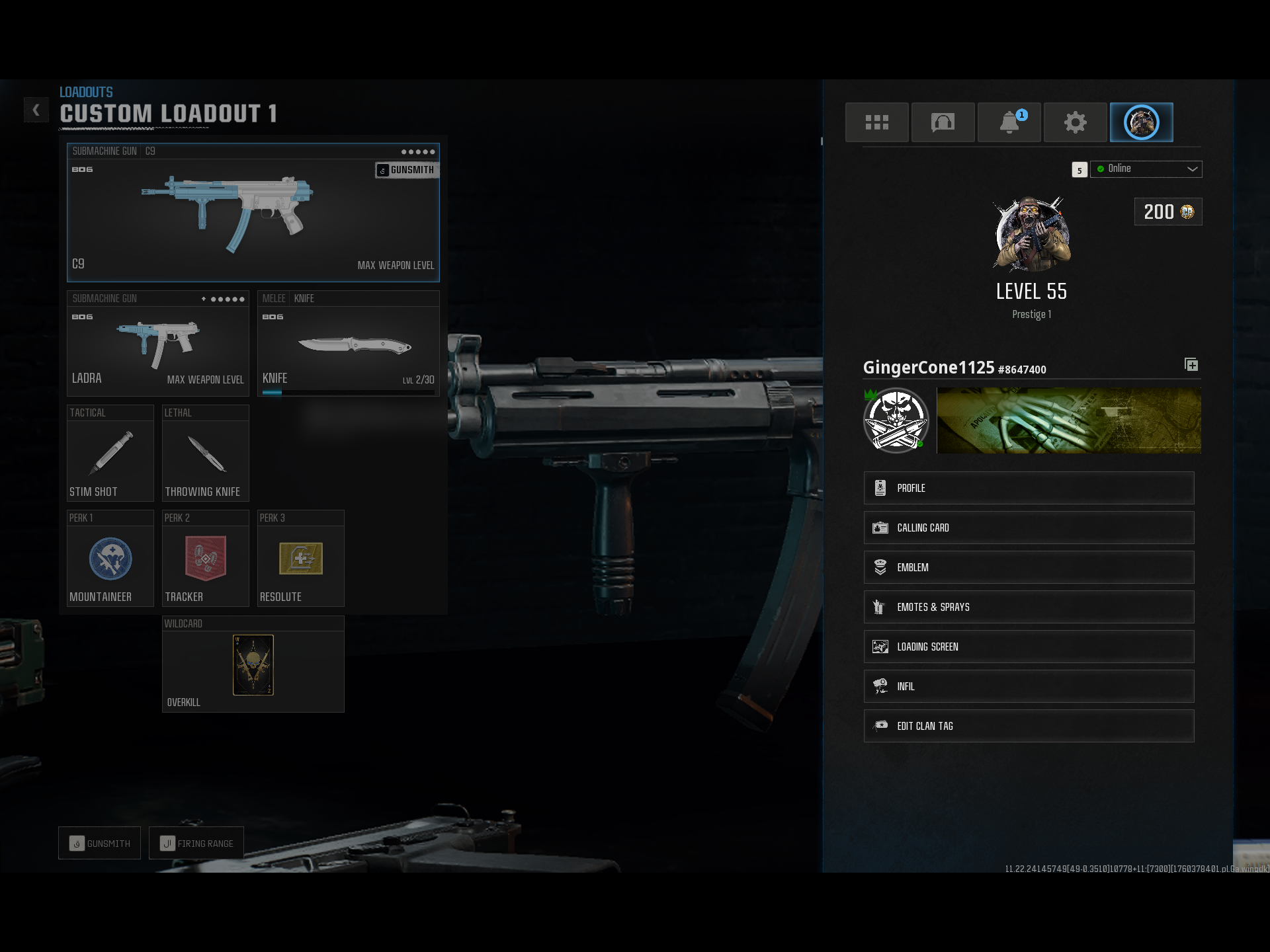
Task: Select the Stim Shot tactical slot
Action: point(110,454)
